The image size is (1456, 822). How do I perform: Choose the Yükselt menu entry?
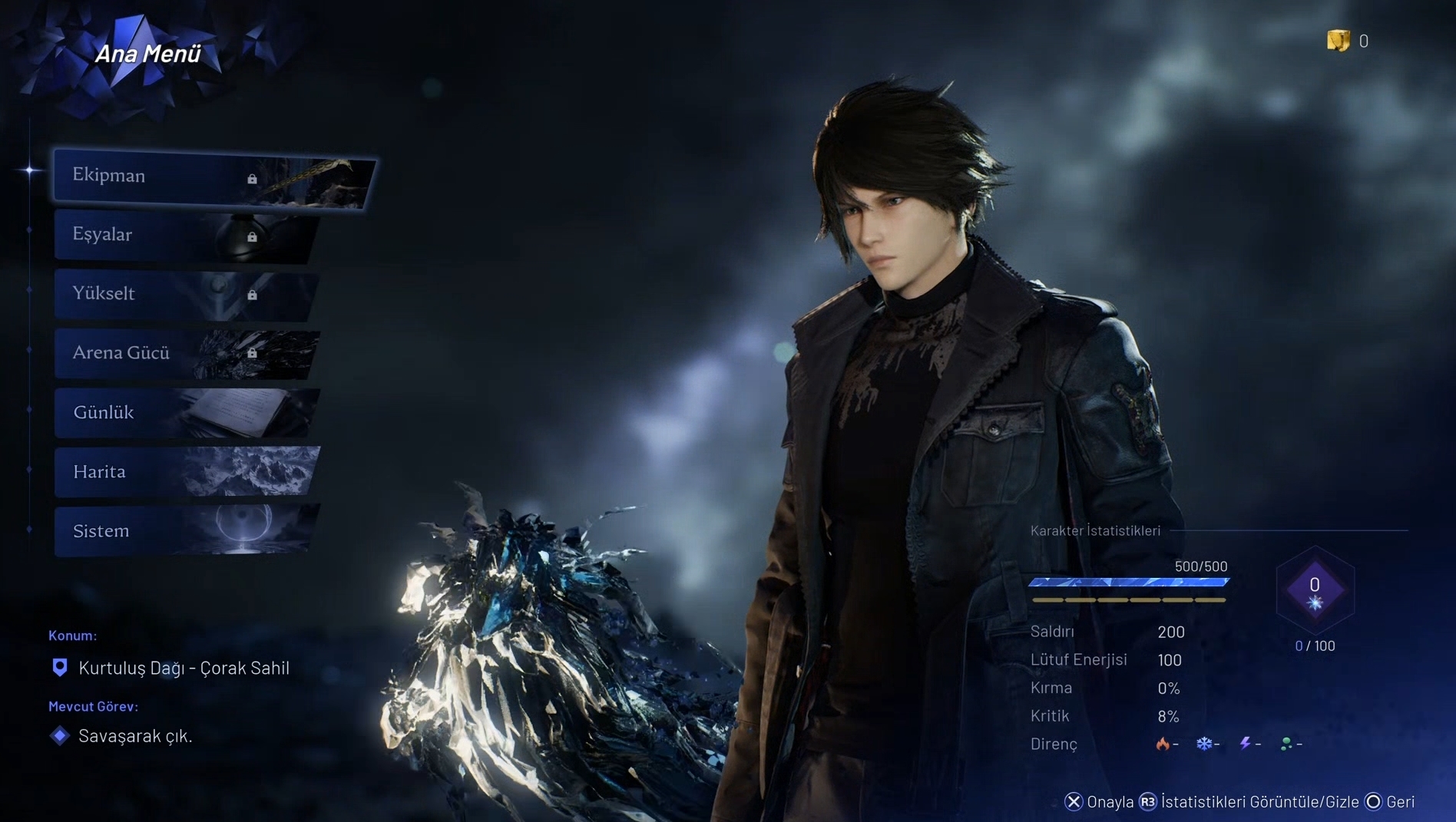pyautogui.click(x=184, y=295)
